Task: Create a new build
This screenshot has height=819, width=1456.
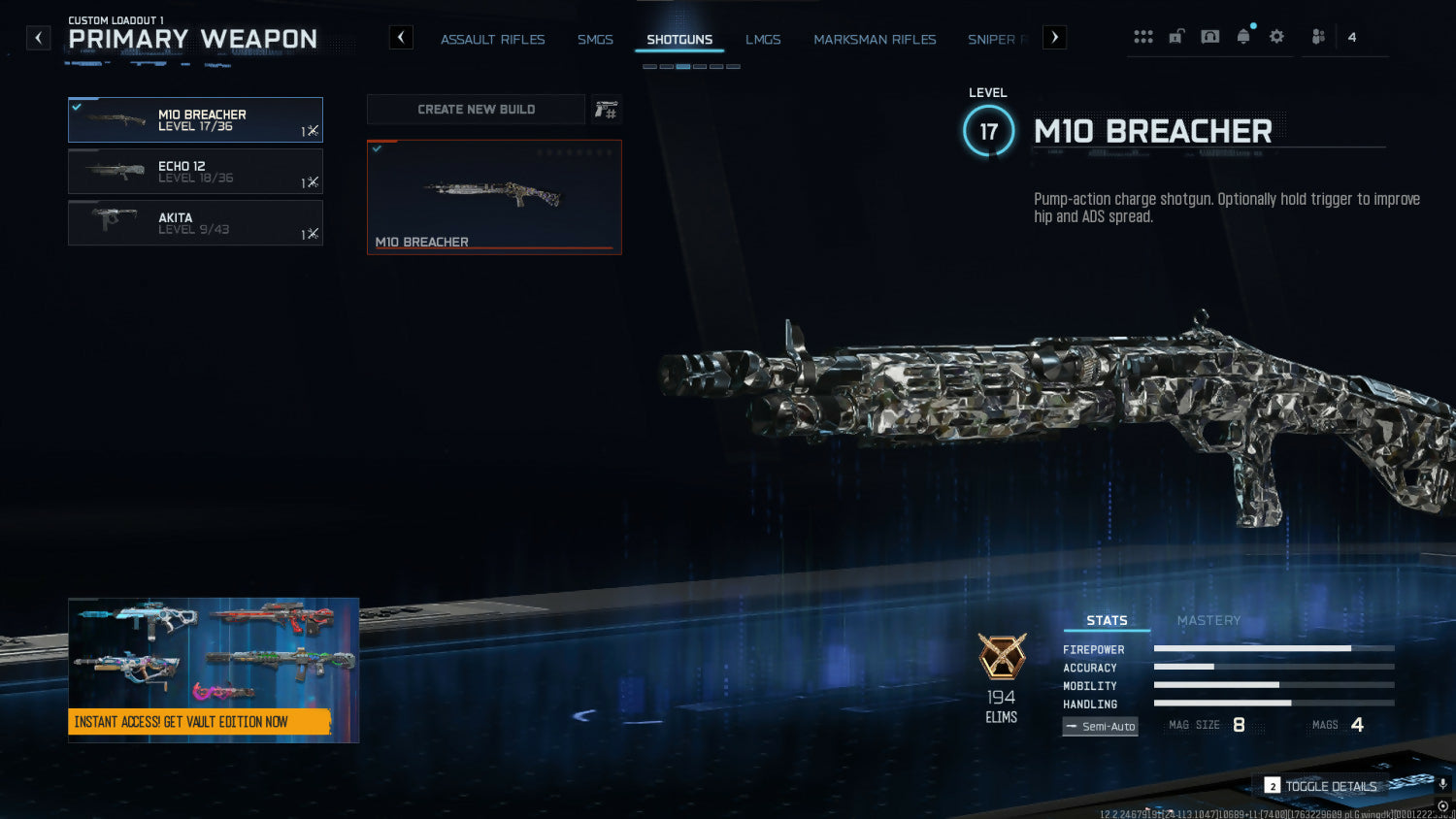Action: coord(476,110)
